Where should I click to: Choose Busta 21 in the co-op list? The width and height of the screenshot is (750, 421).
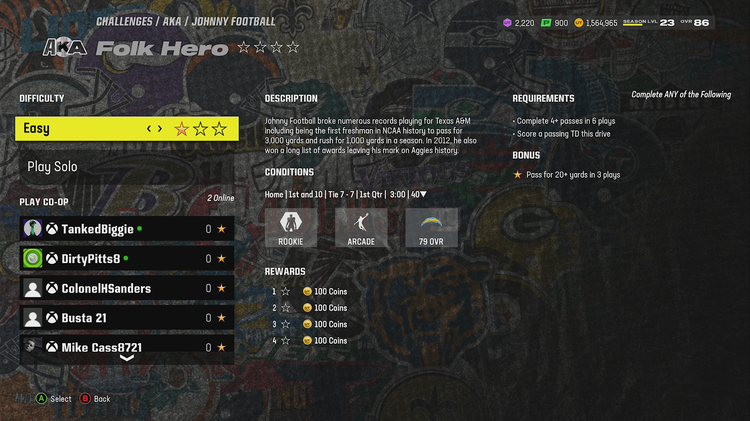(x=127, y=318)
